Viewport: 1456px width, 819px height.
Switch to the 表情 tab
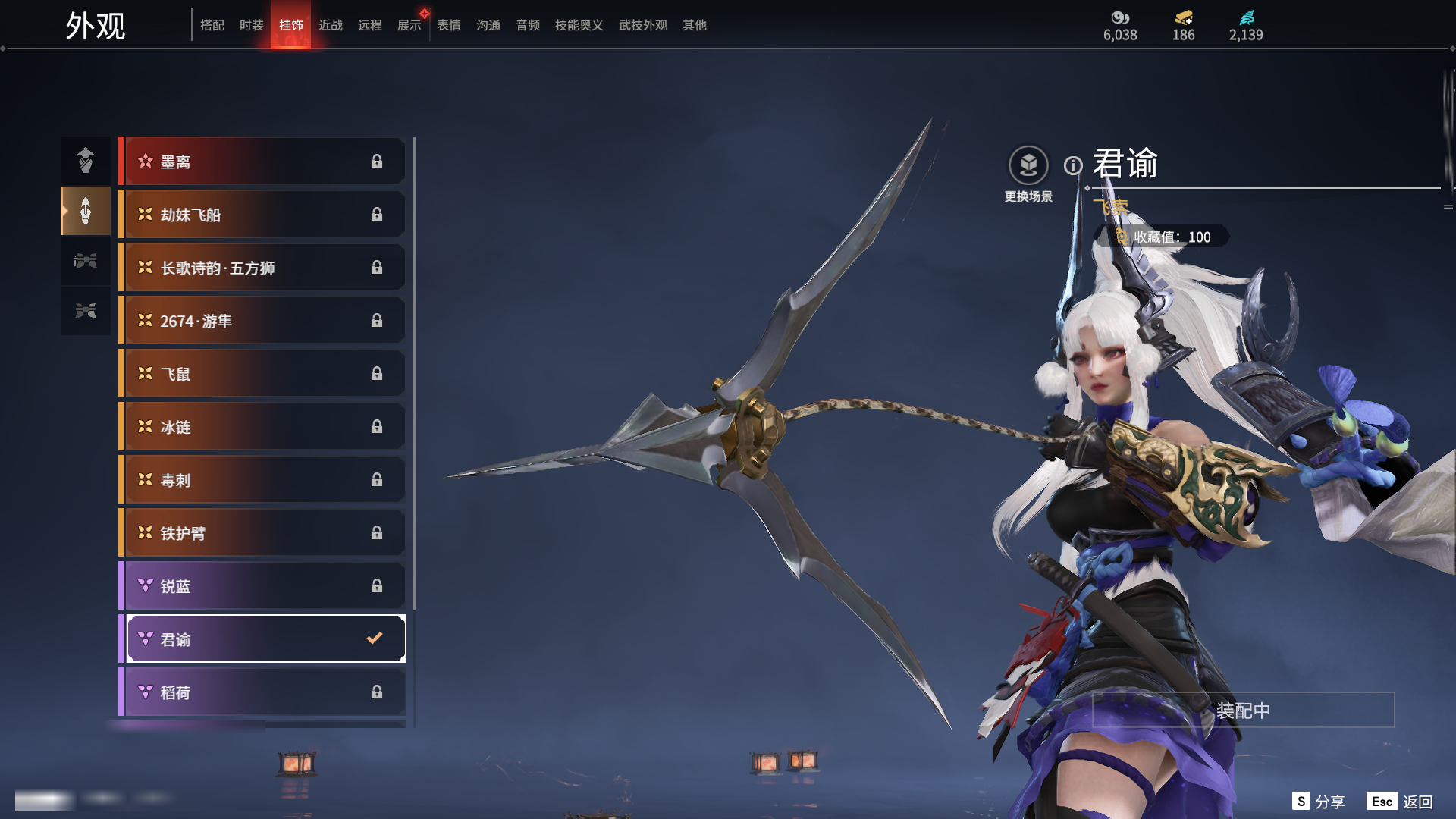point(448,25)
